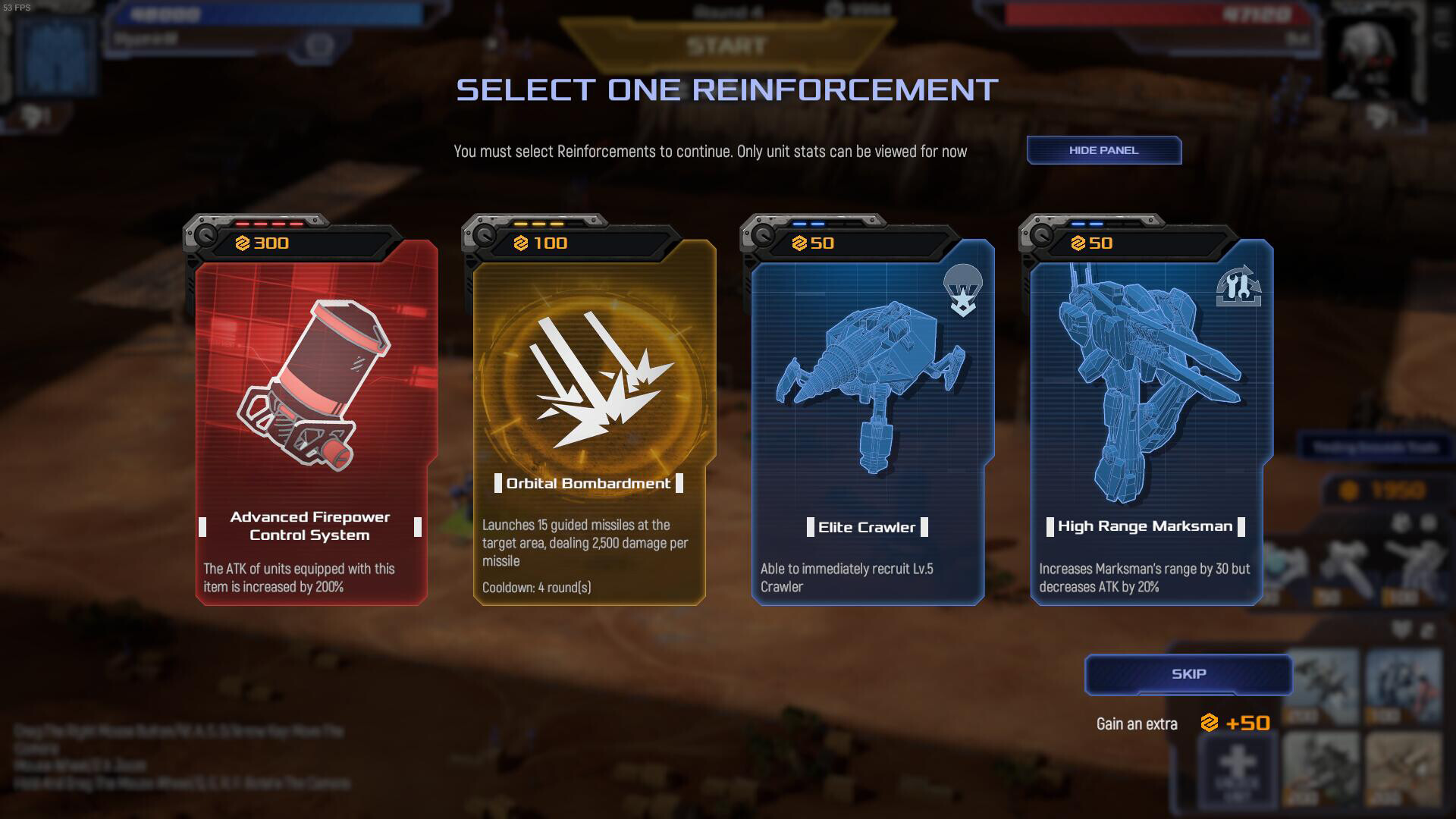Skip the reinforcement selection
The height and width of the screenshot is (819, 1456).
[1188, 673]
